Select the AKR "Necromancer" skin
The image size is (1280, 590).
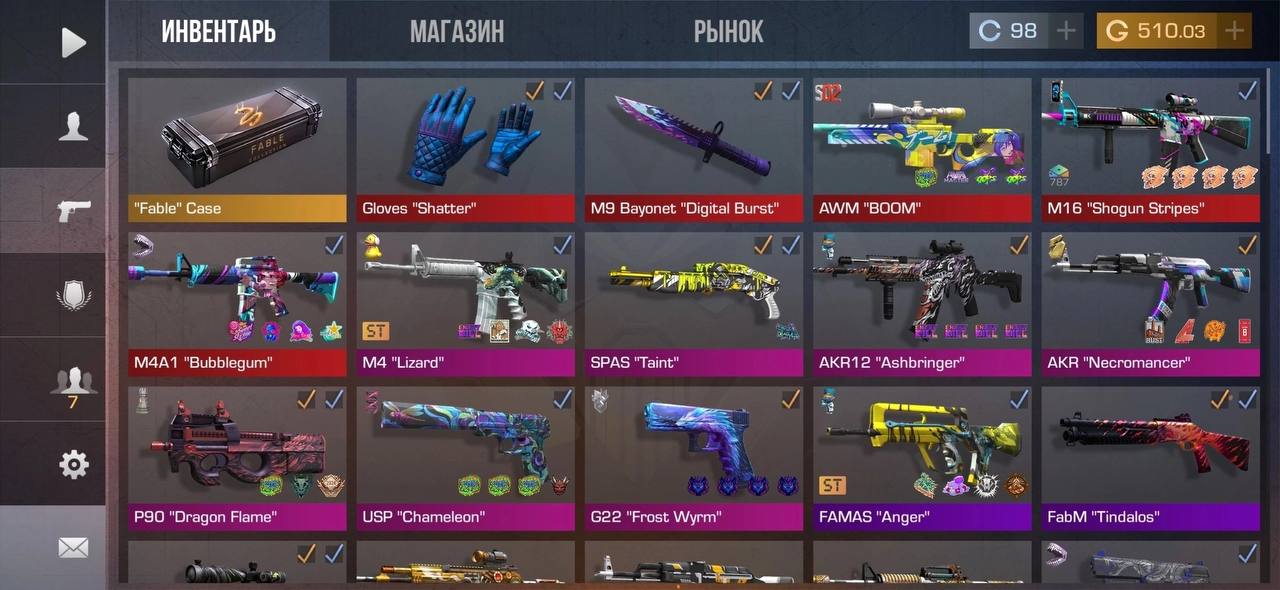coord(1150,304)
